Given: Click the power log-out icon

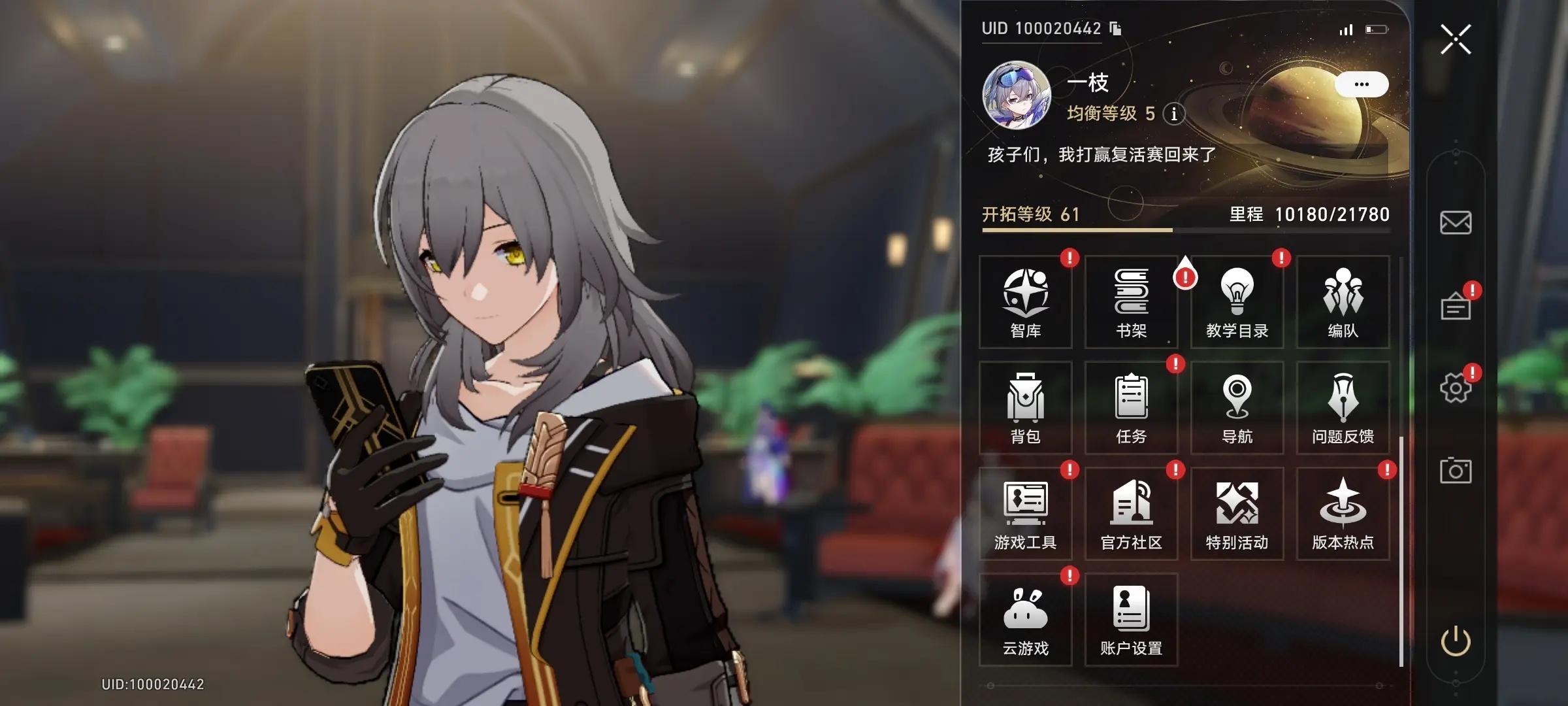Looking at the screenshot, I should point(1456,641).
